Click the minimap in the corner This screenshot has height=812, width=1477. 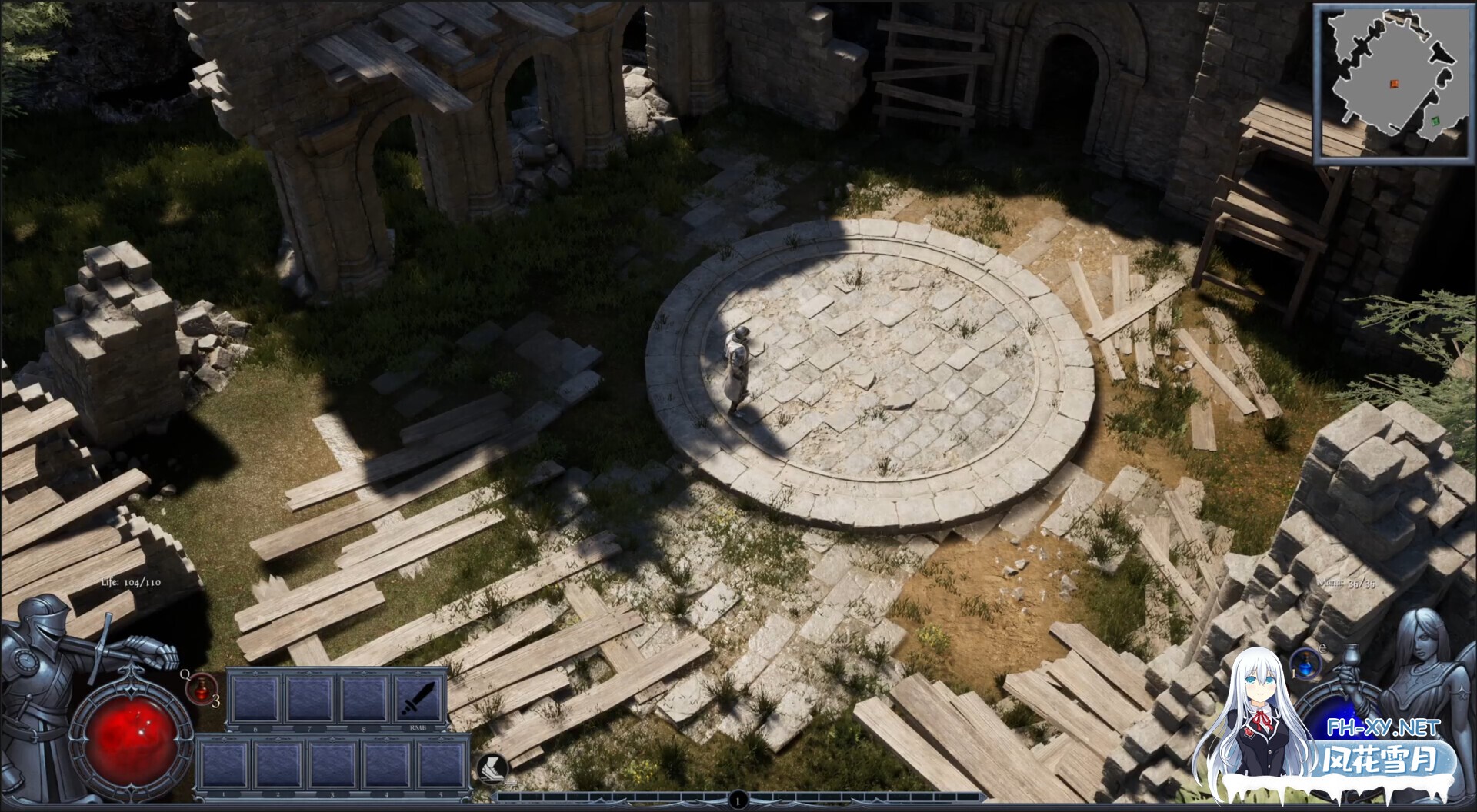[x=1392, y=83]
